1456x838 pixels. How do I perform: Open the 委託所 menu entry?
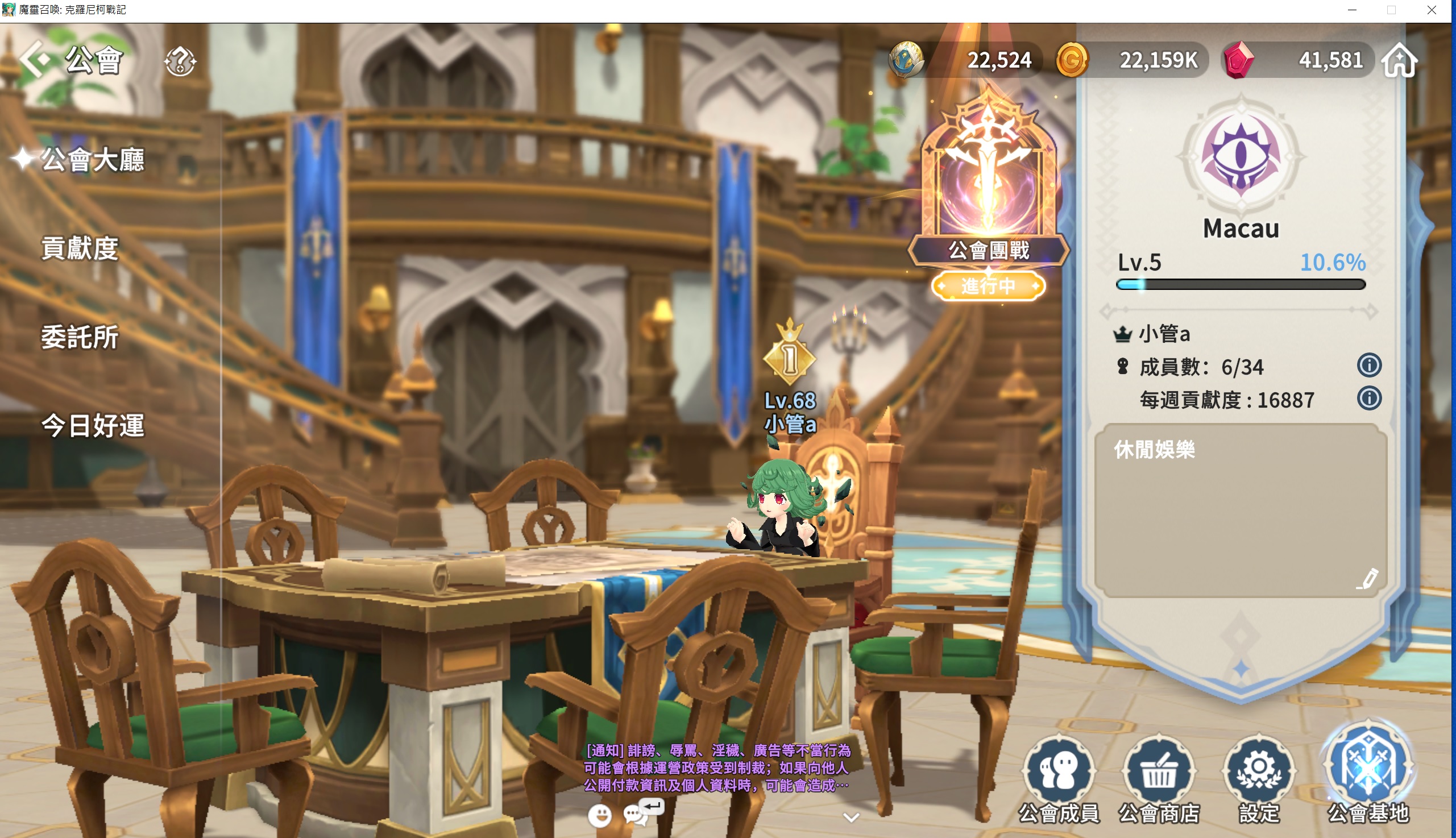[x=80, y=337]
